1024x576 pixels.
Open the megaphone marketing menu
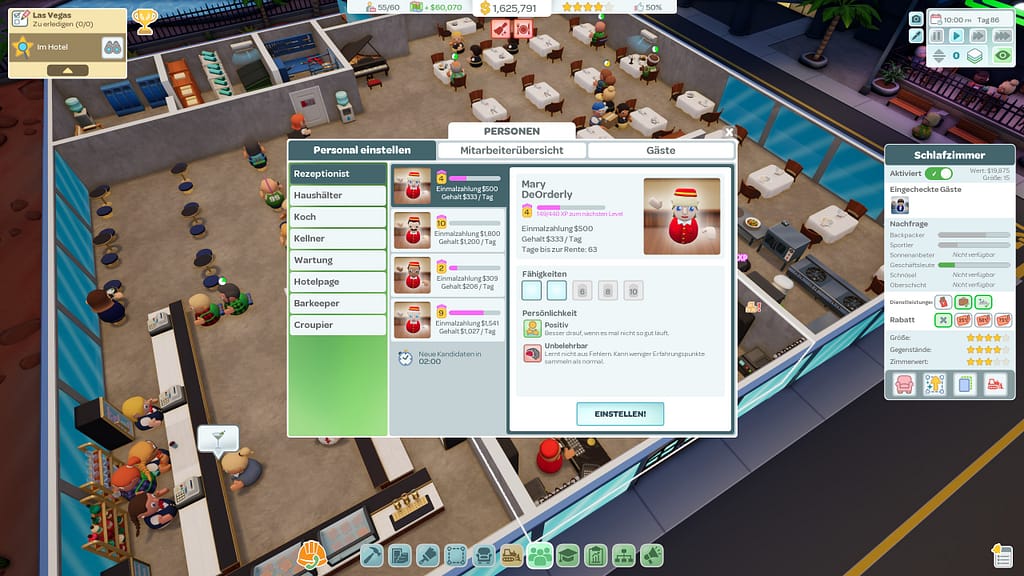[x=652, y=555]
